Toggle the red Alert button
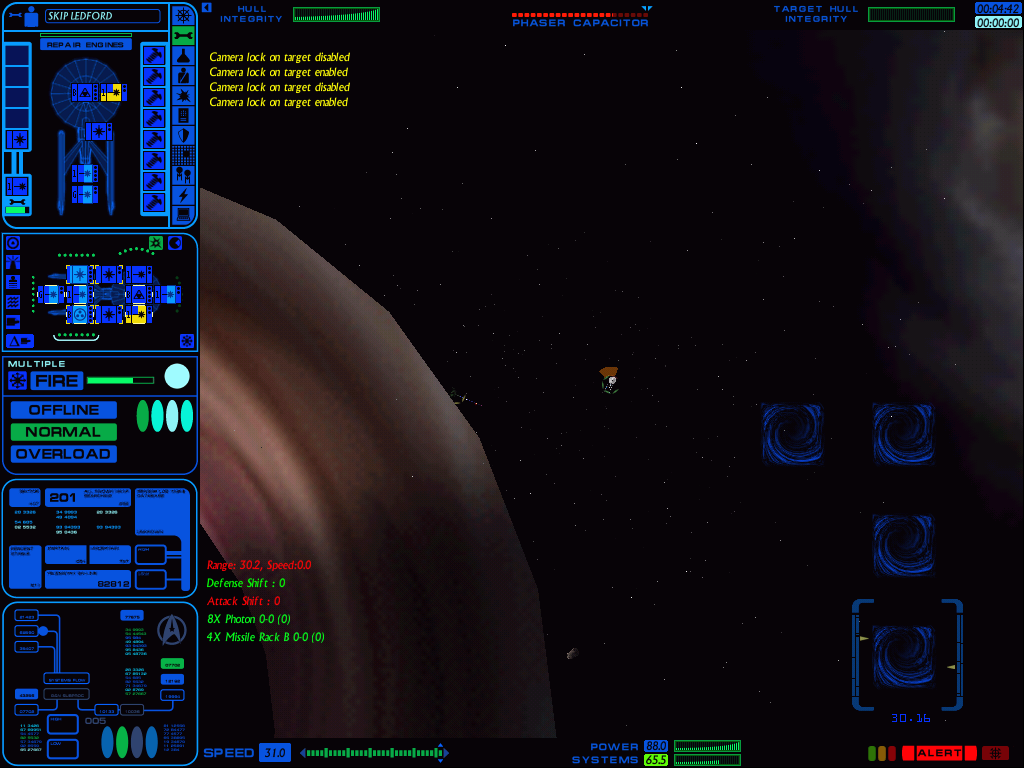This screenshot has width=1024, height=768. tap(938, 753)
